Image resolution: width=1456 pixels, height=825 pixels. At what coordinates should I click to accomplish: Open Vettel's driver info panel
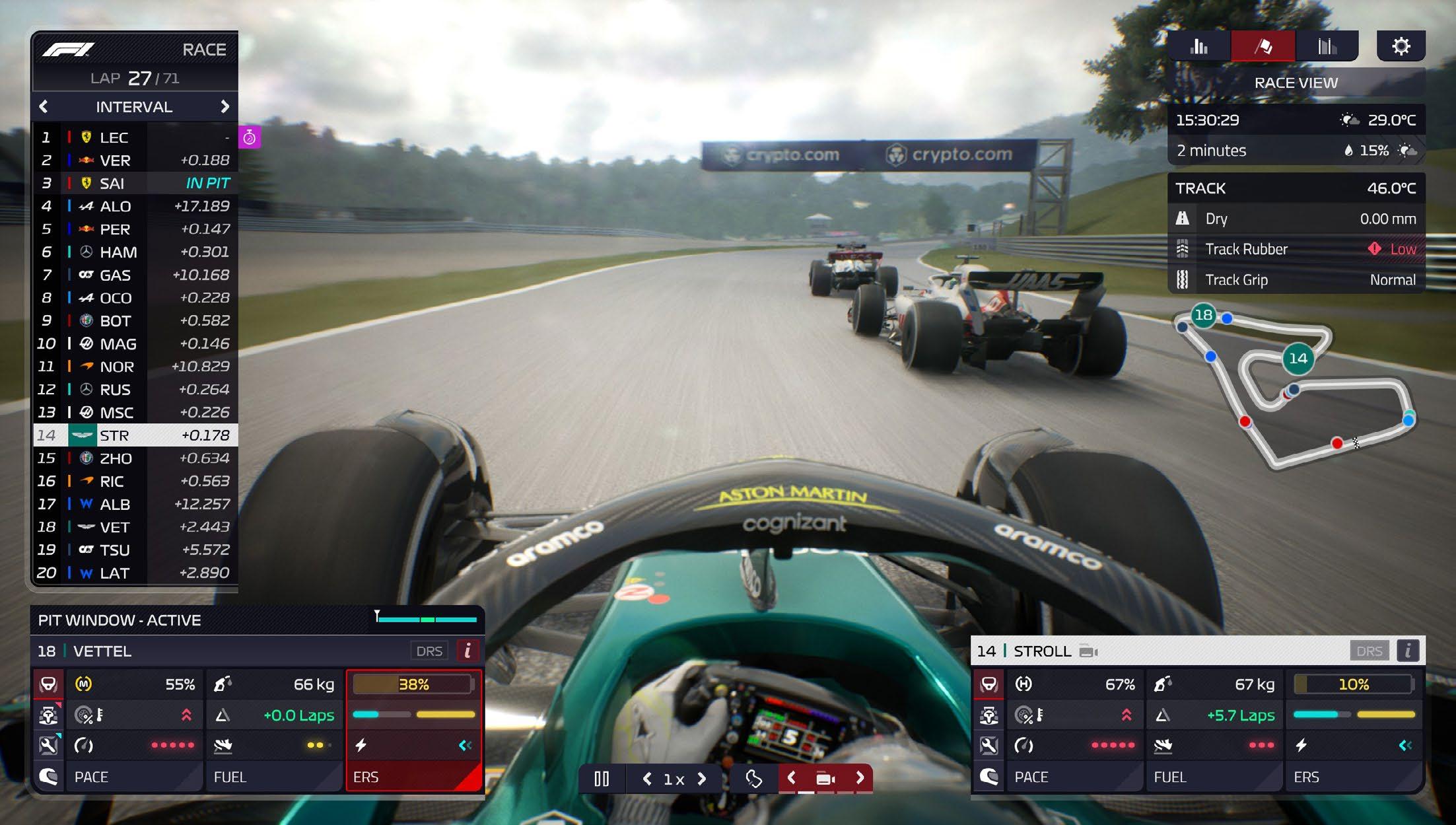[x=468, y=651]
